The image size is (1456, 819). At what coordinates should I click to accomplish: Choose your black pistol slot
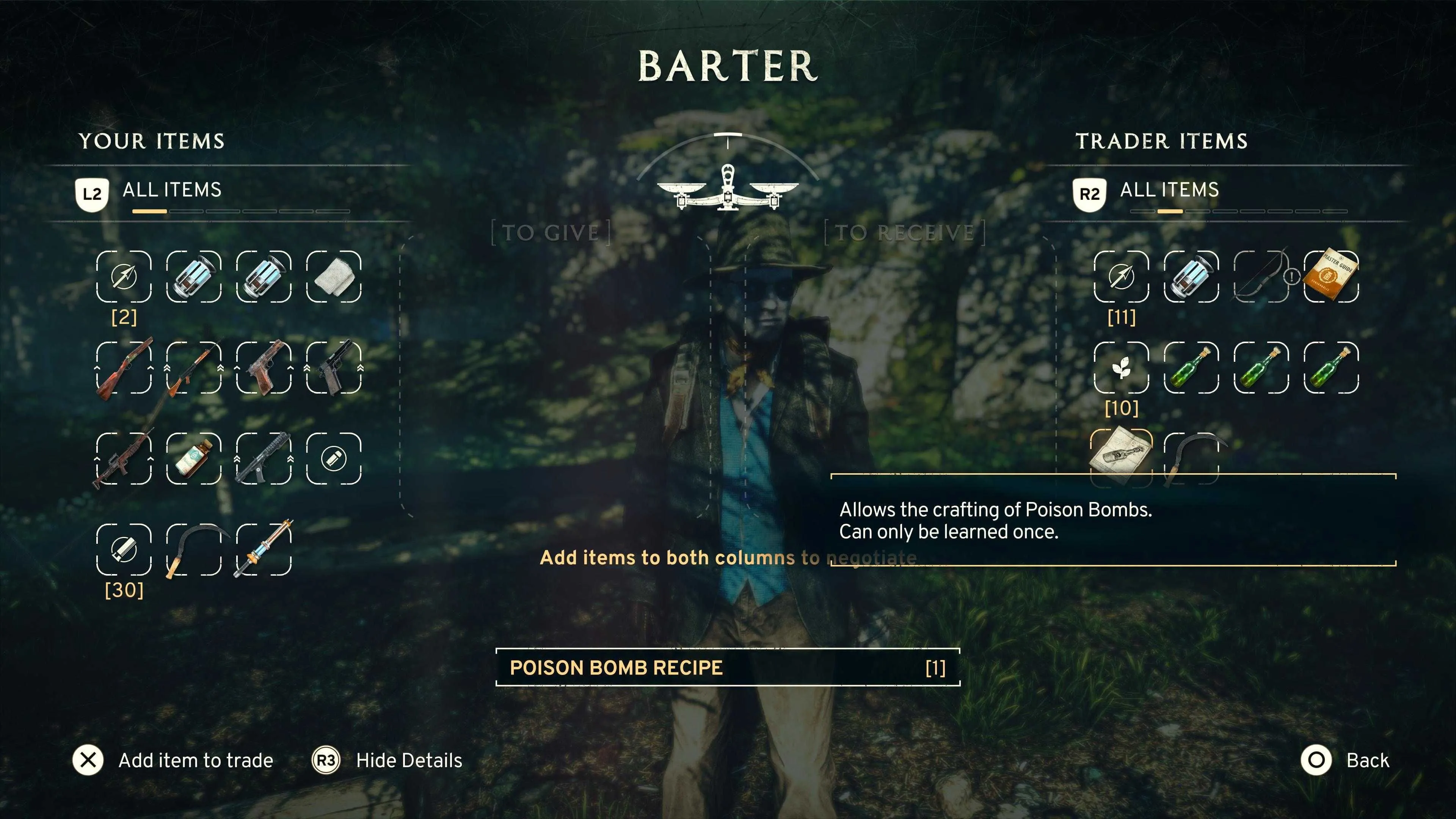334,367
